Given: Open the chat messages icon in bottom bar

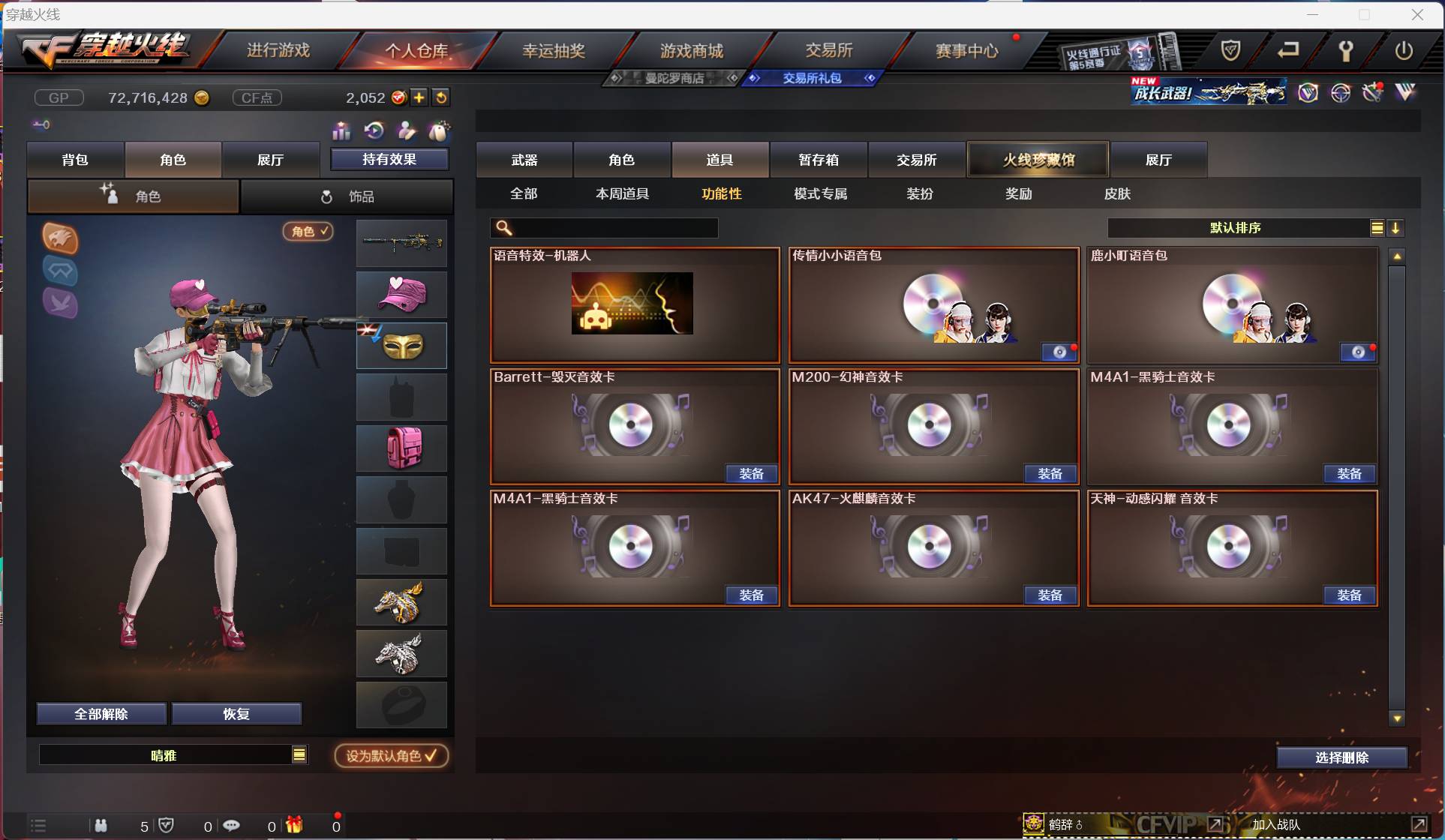Looking at the screenshot, I should [231, 826].
